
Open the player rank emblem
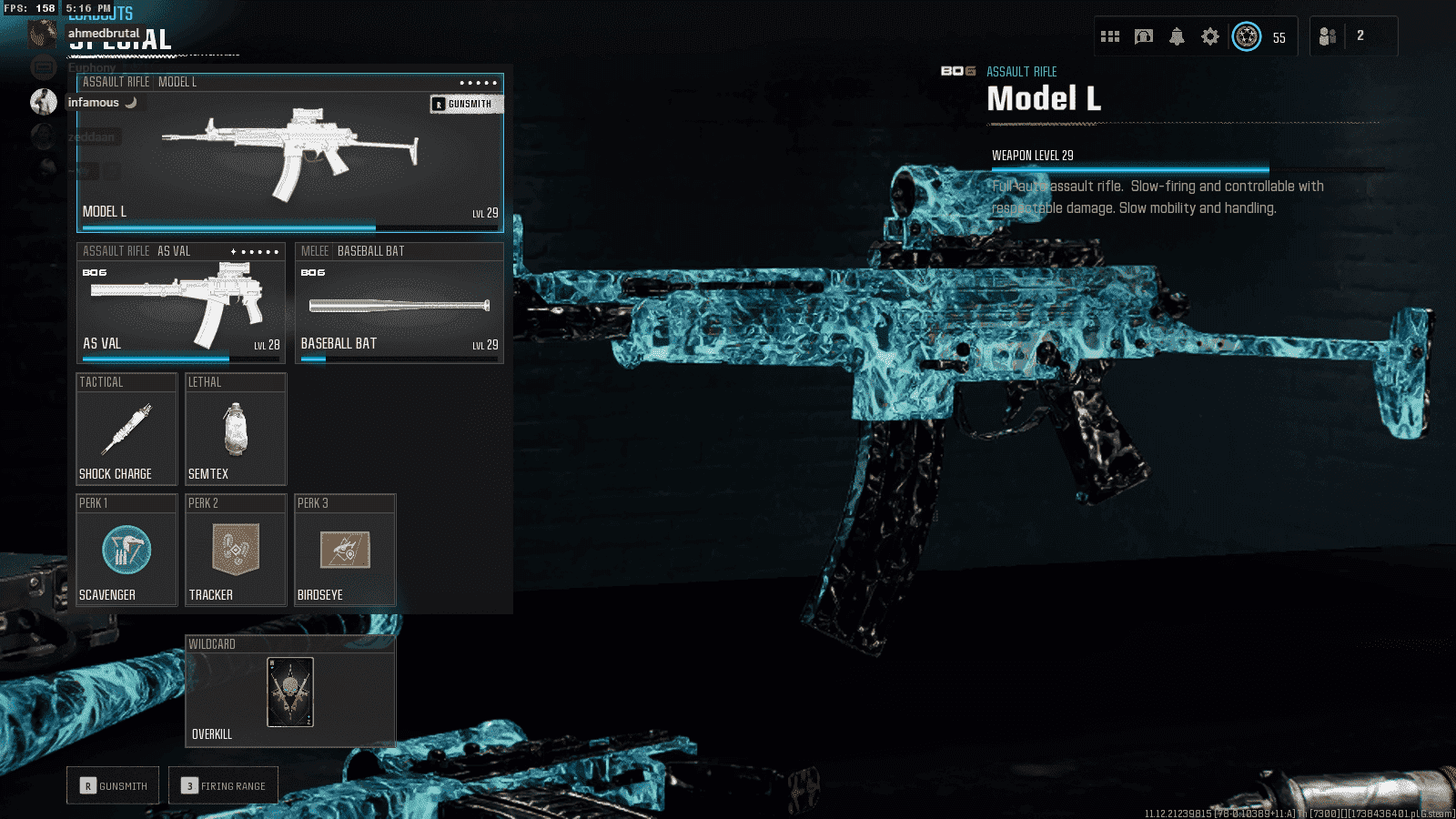(x=1247, y=36)
